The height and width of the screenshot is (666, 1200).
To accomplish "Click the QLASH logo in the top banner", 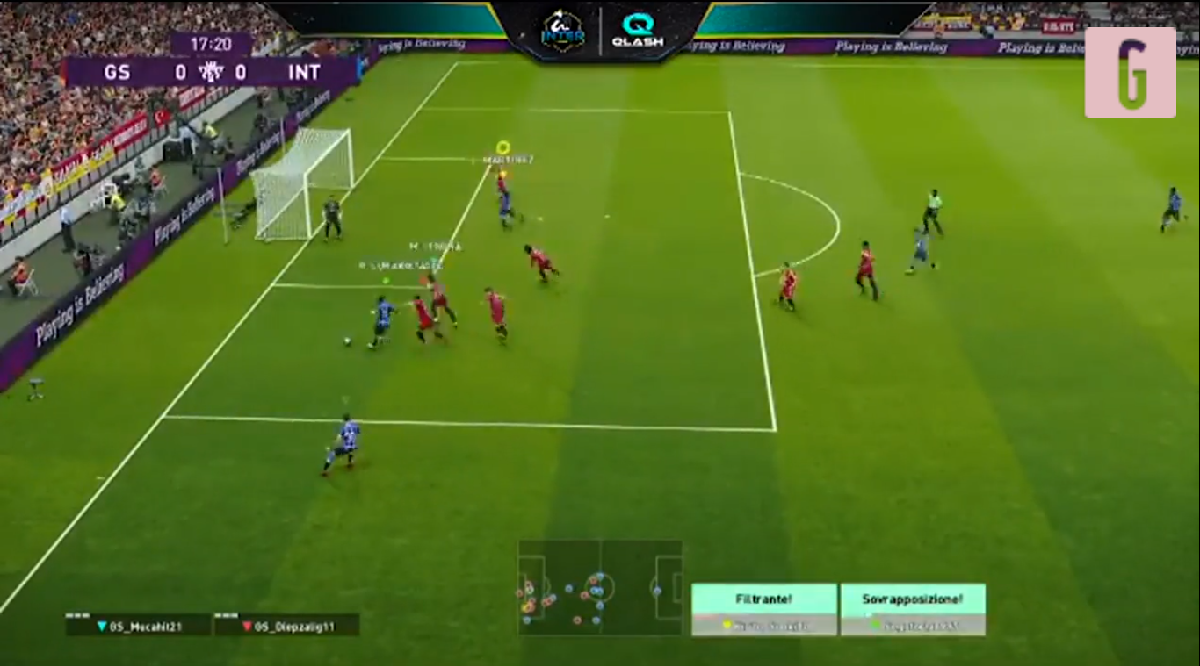I will pos(637,30).
